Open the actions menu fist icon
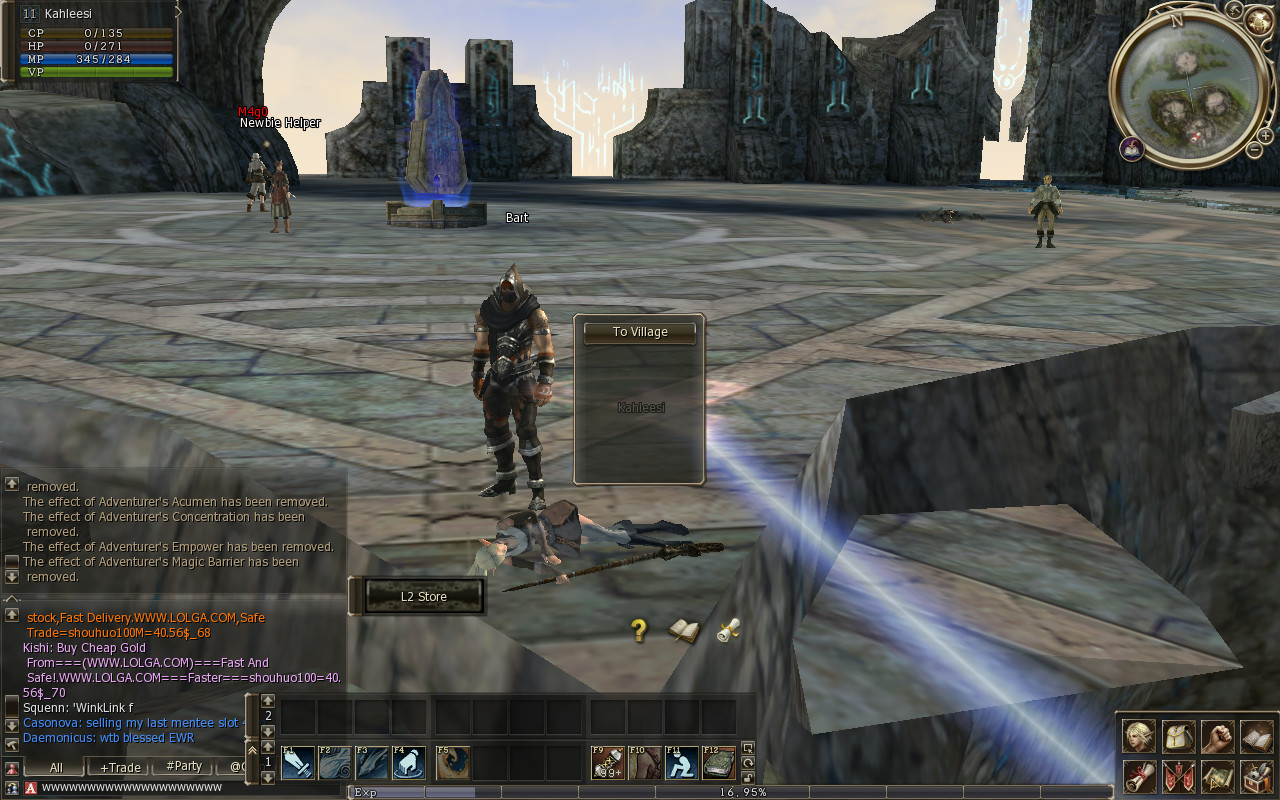 (x=1217, y=737)
